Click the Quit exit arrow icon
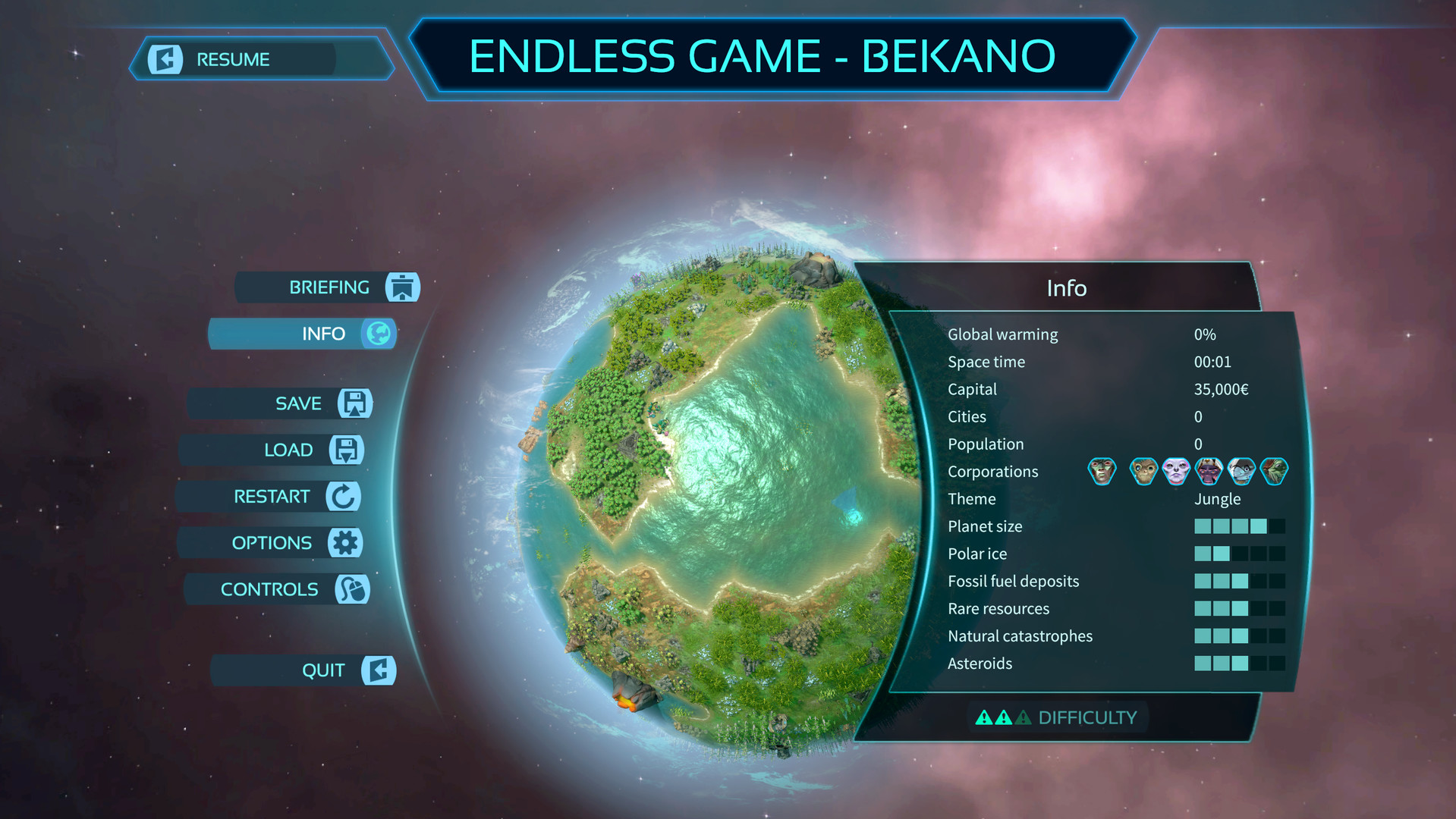The image size is (1456, 819). 379,670
